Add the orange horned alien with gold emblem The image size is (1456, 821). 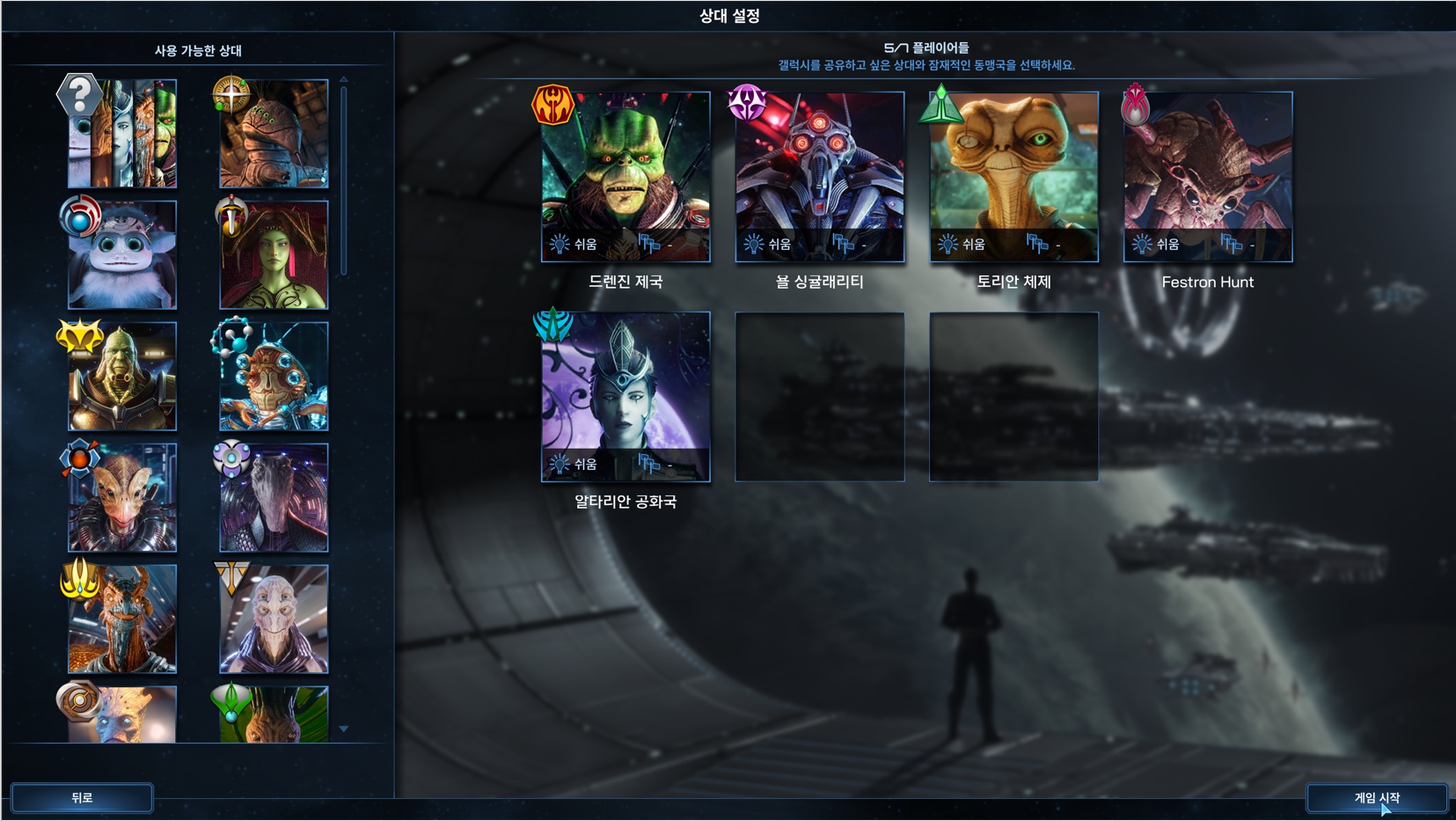pyautogui.click(x=122, y=619)
